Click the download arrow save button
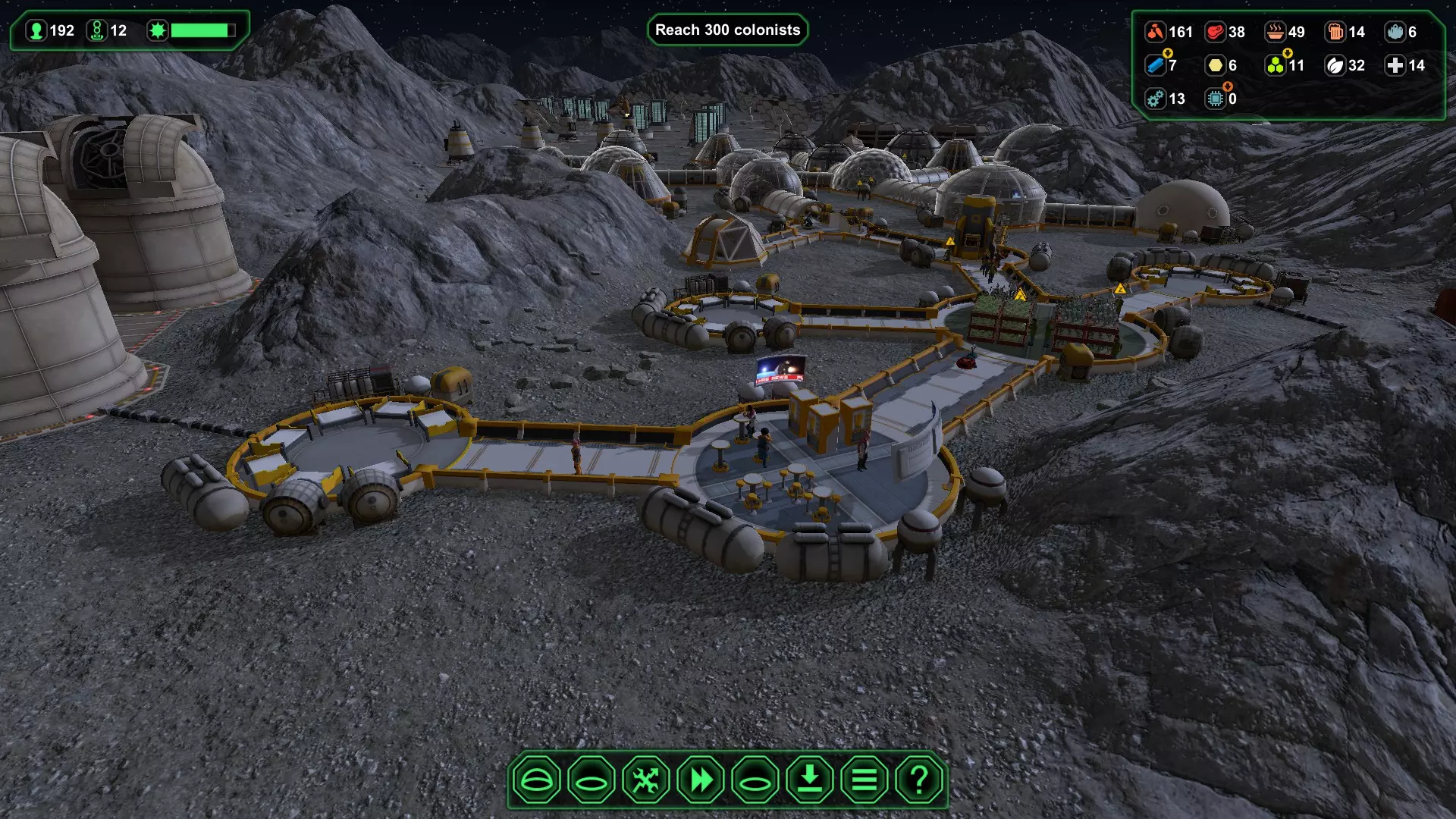This screenshot has height=819, width=1456. [x=810, y=780]
